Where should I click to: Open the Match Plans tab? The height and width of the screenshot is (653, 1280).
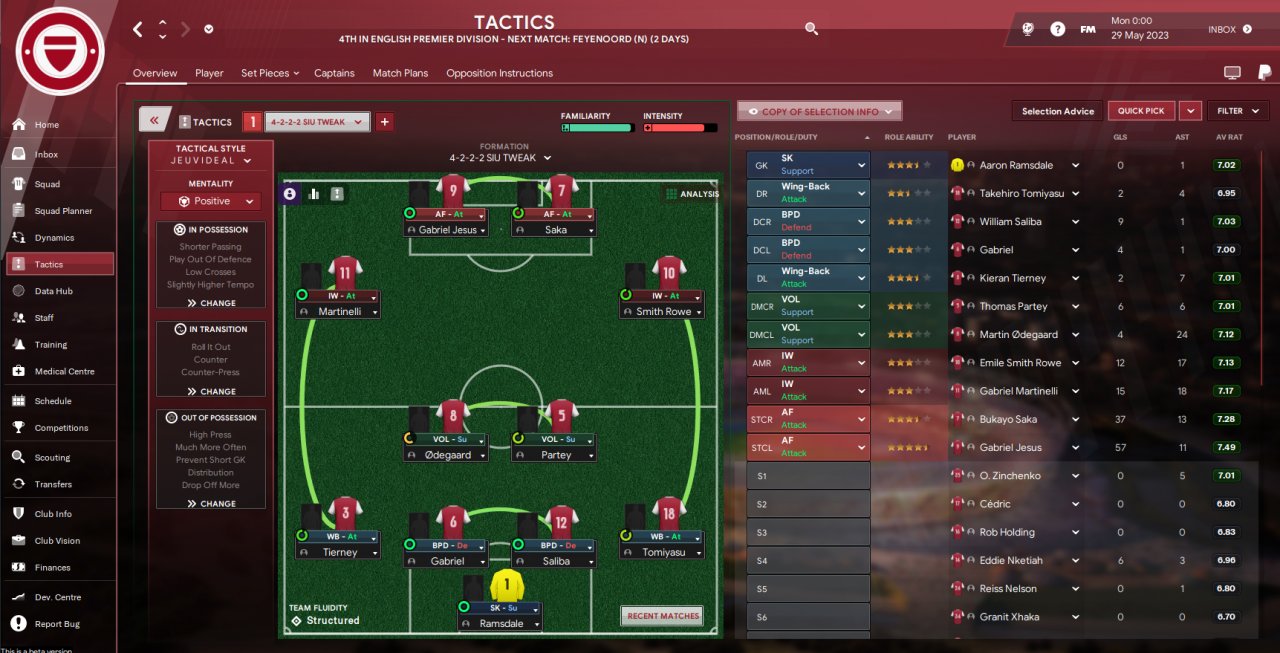click(400, 73)
